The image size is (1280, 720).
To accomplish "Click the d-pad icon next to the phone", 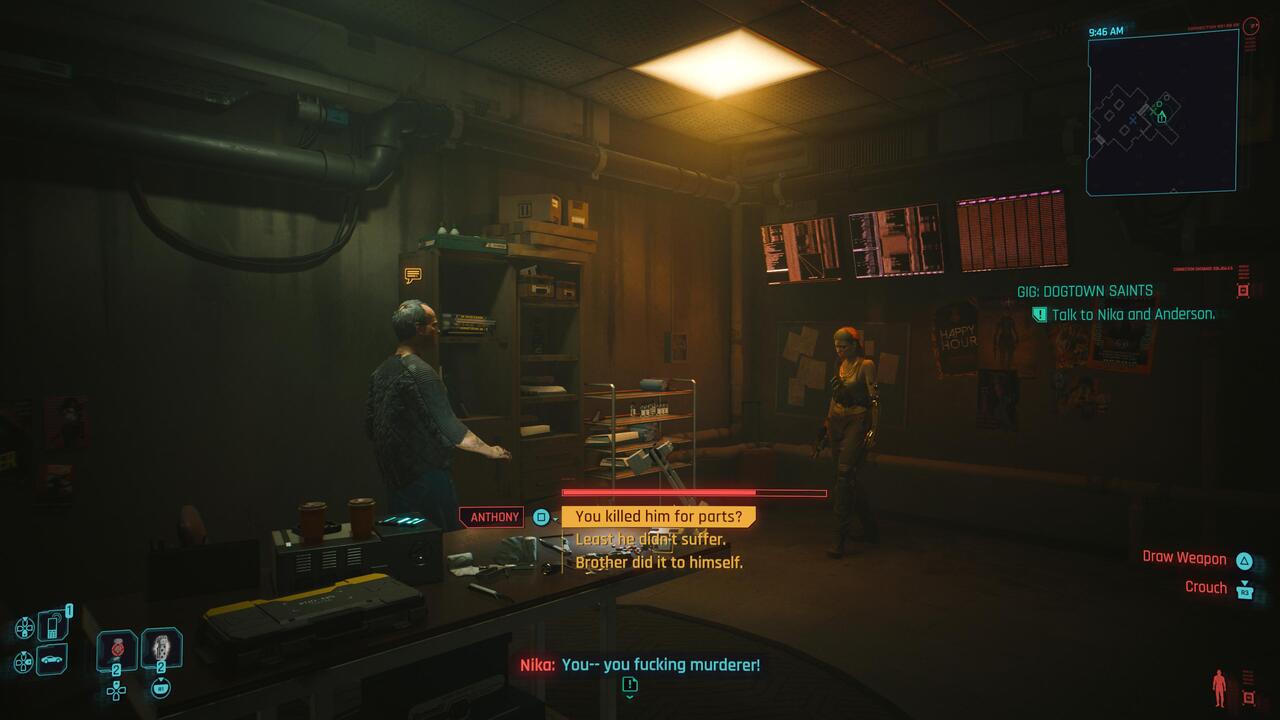I will pyautogui.click(x=24, y=626).
